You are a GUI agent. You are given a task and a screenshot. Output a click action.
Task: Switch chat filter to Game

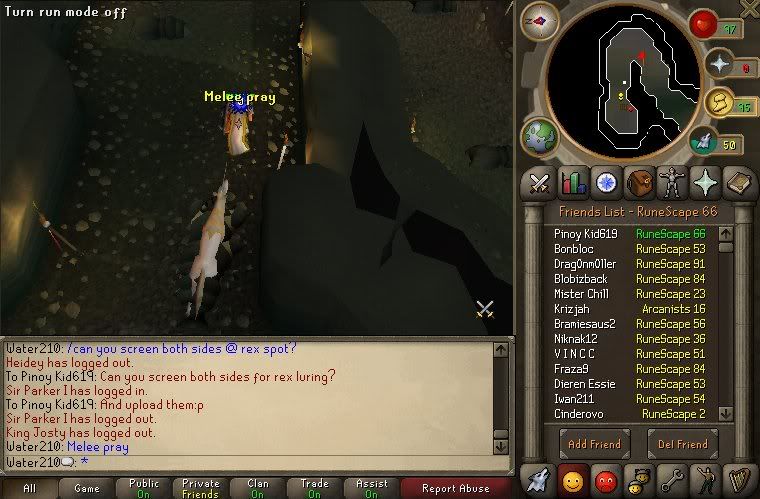tap(87, 489)
